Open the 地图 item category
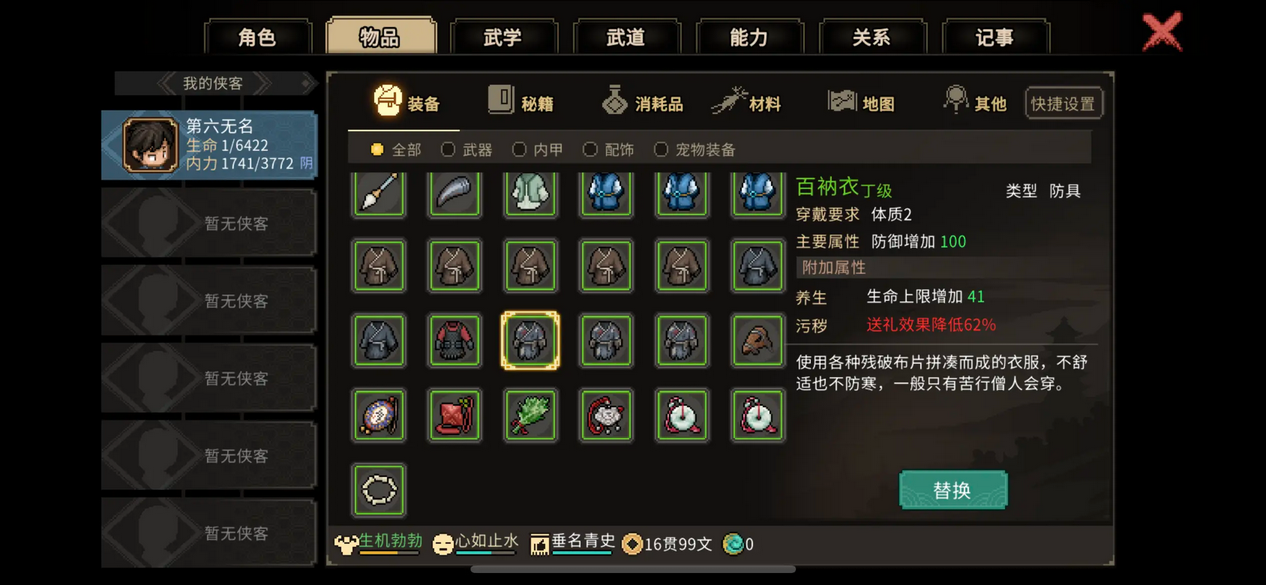 point(861,103)
